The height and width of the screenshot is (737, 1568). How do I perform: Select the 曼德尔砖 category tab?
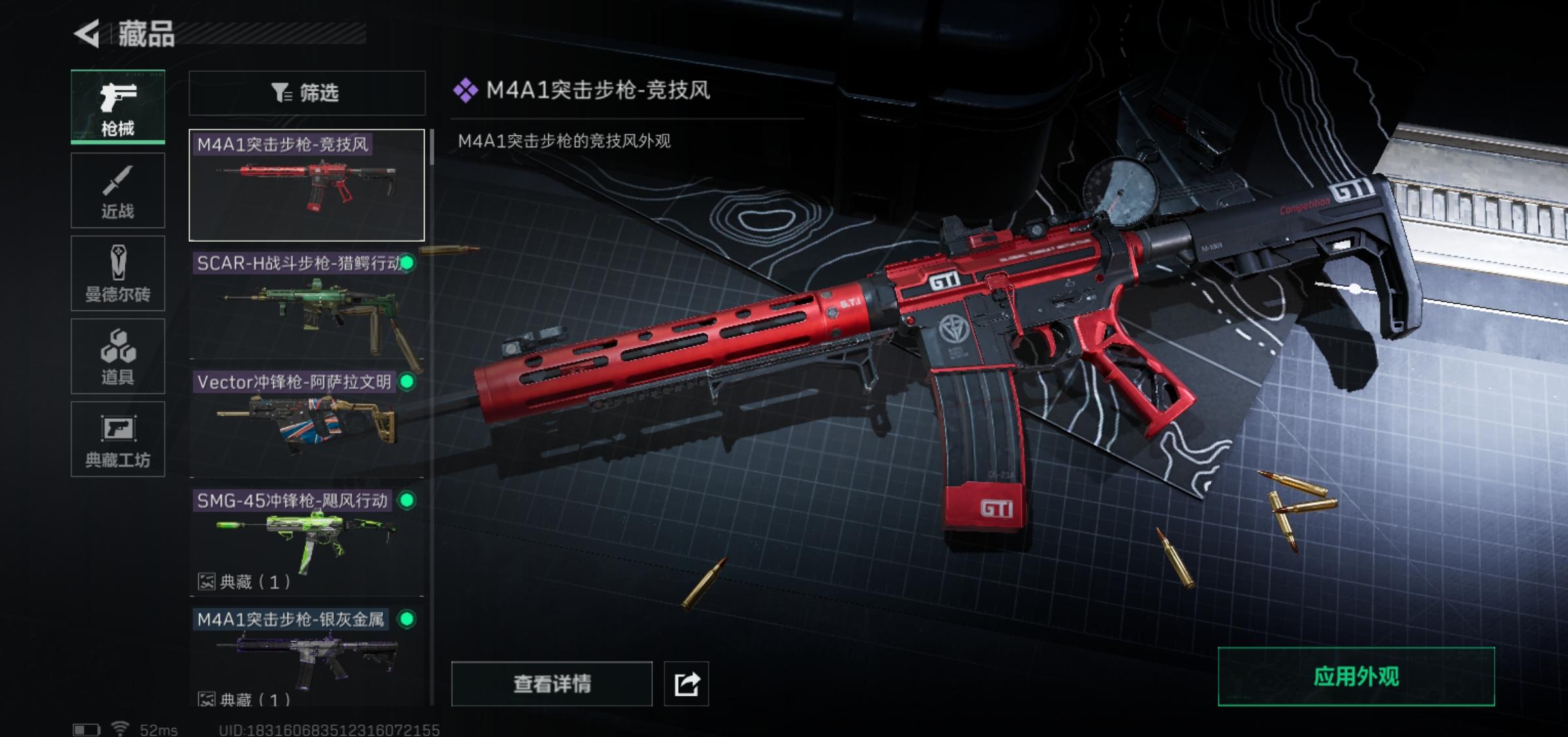[x=118, y=273]
